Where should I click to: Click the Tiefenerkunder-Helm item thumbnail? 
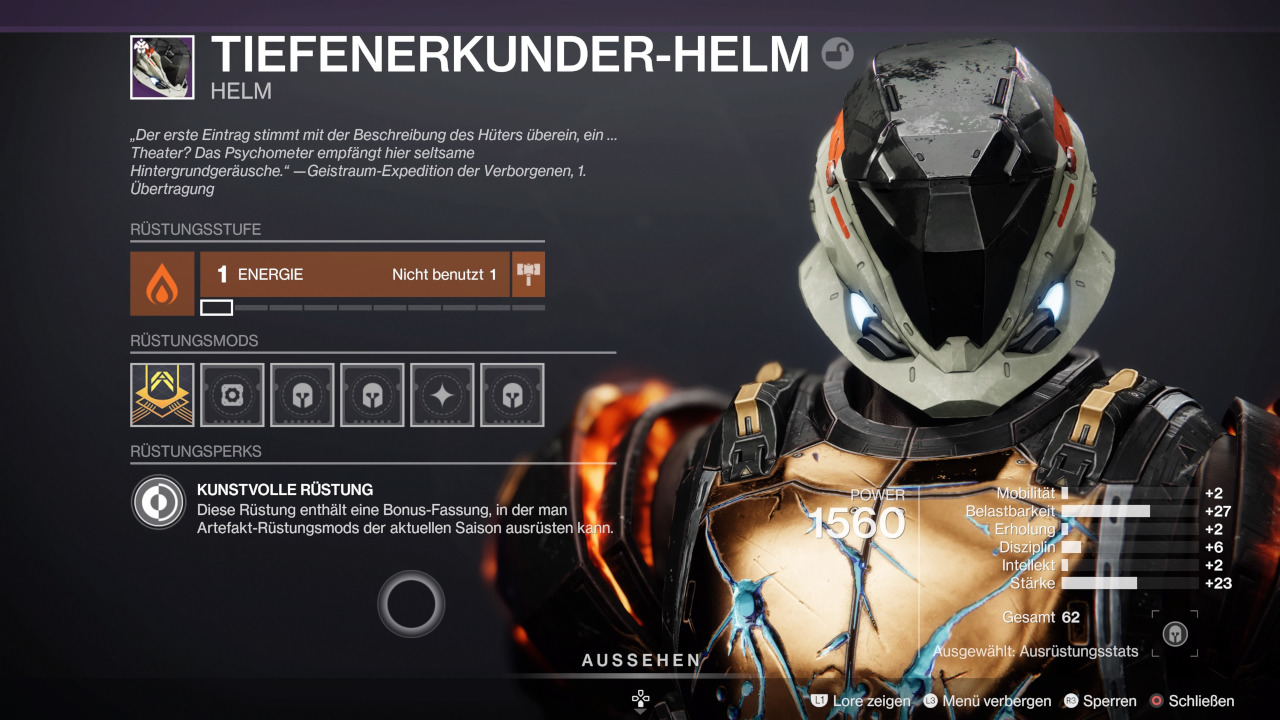(x=162, y=67)
